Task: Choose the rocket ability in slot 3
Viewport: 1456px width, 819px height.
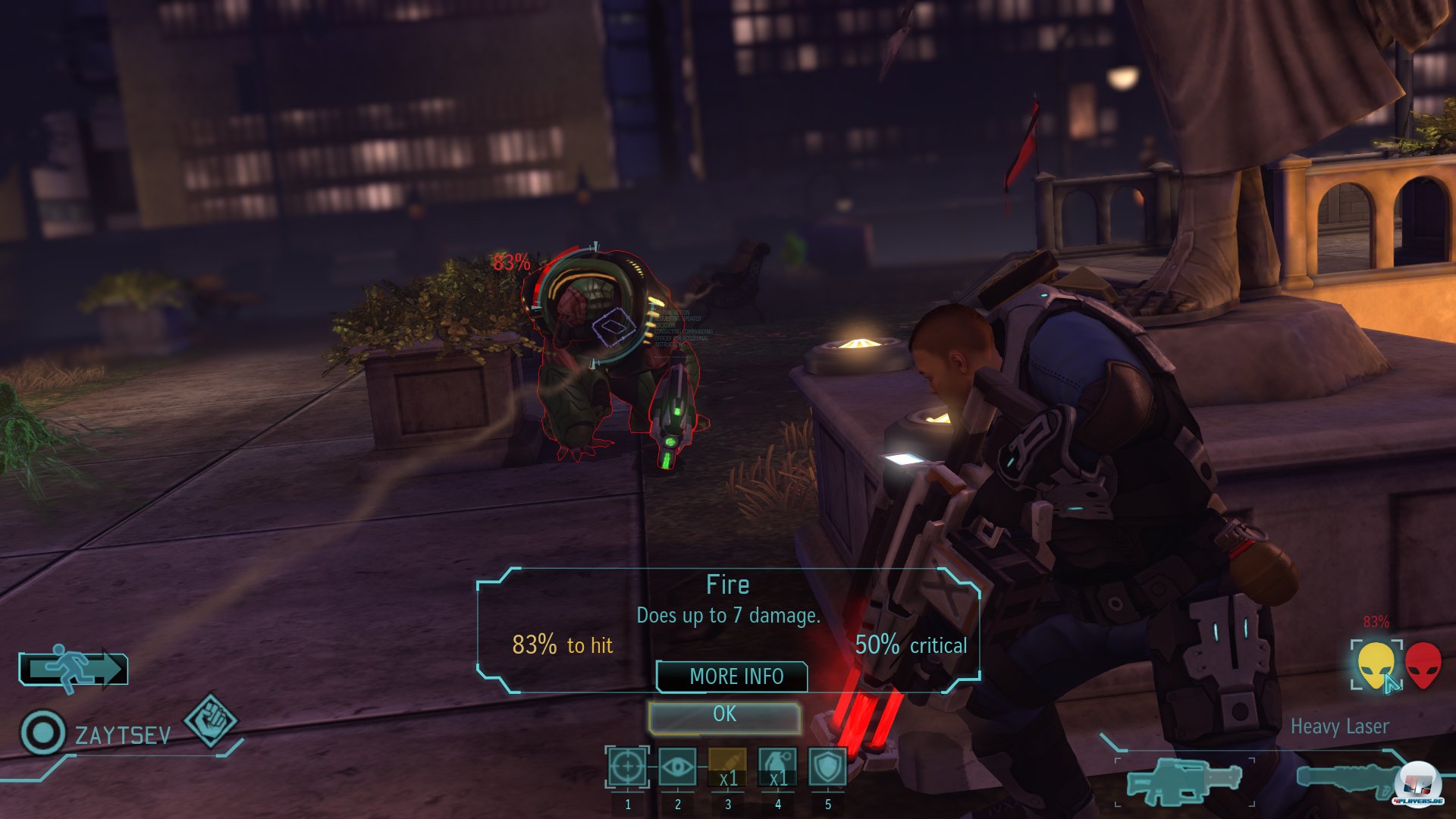Action: point(727,767)
